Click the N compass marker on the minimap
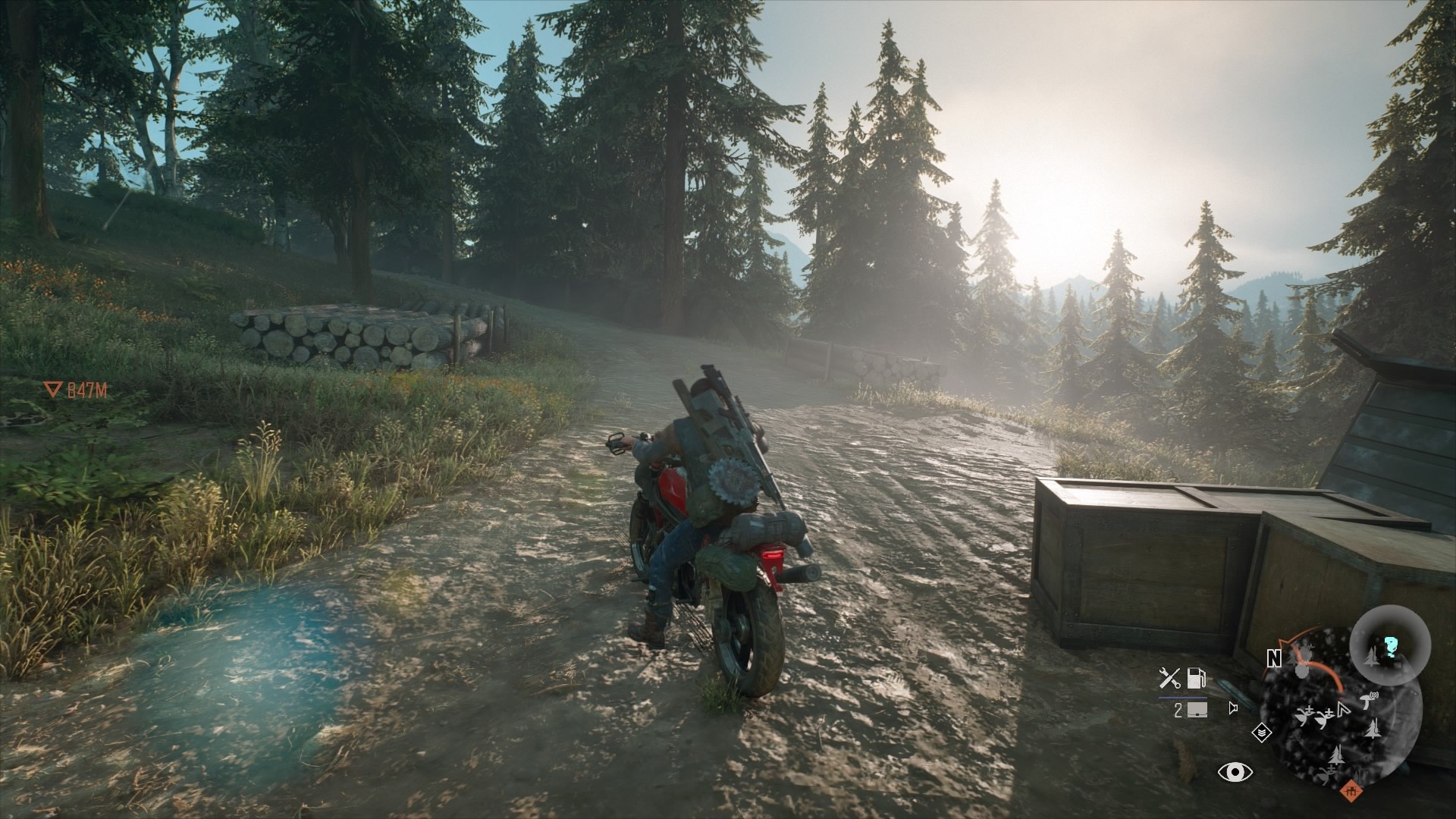This screenshot has height=819, width=1456. [x=1274, y=660]
